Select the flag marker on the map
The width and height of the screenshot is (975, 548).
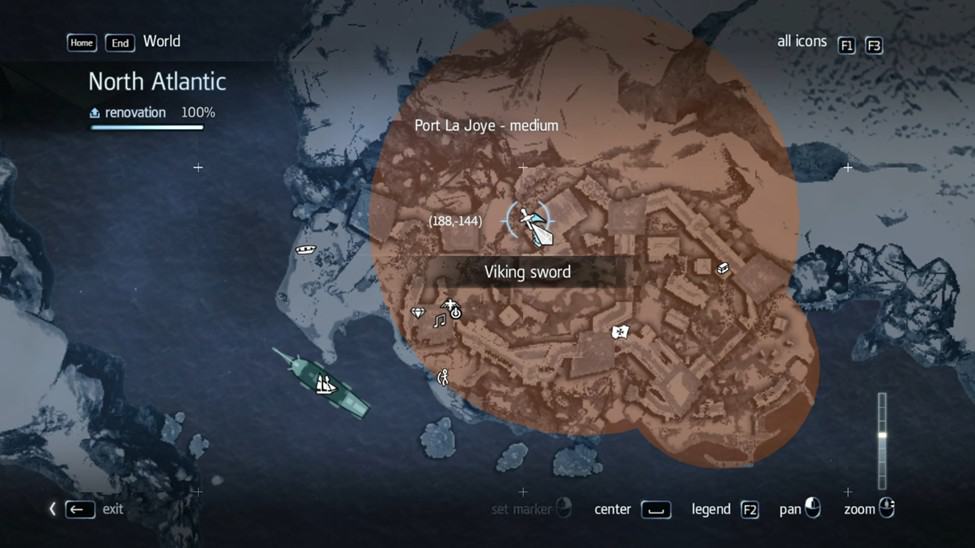(620, 331)
